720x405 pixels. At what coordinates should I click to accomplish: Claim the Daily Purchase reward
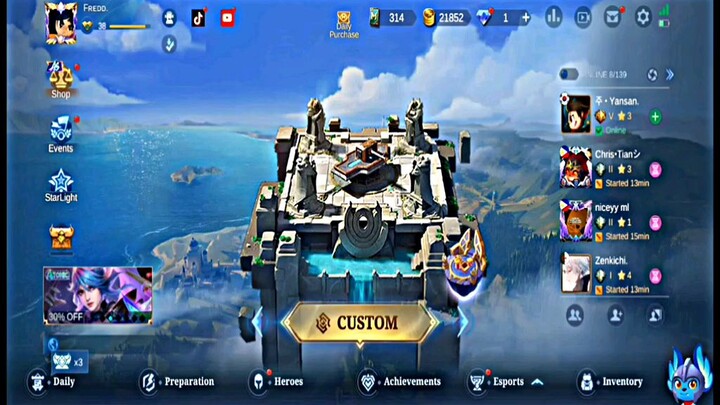343,24
